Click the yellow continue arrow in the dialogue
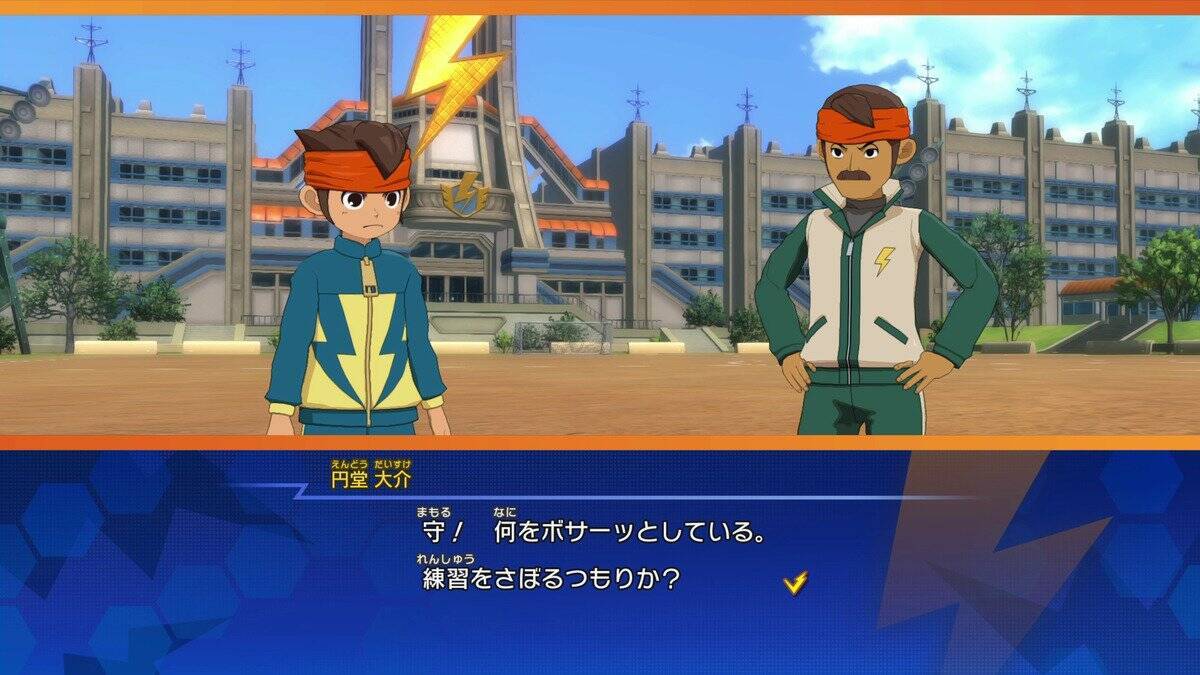The image size is (1200, 675). 795,582
